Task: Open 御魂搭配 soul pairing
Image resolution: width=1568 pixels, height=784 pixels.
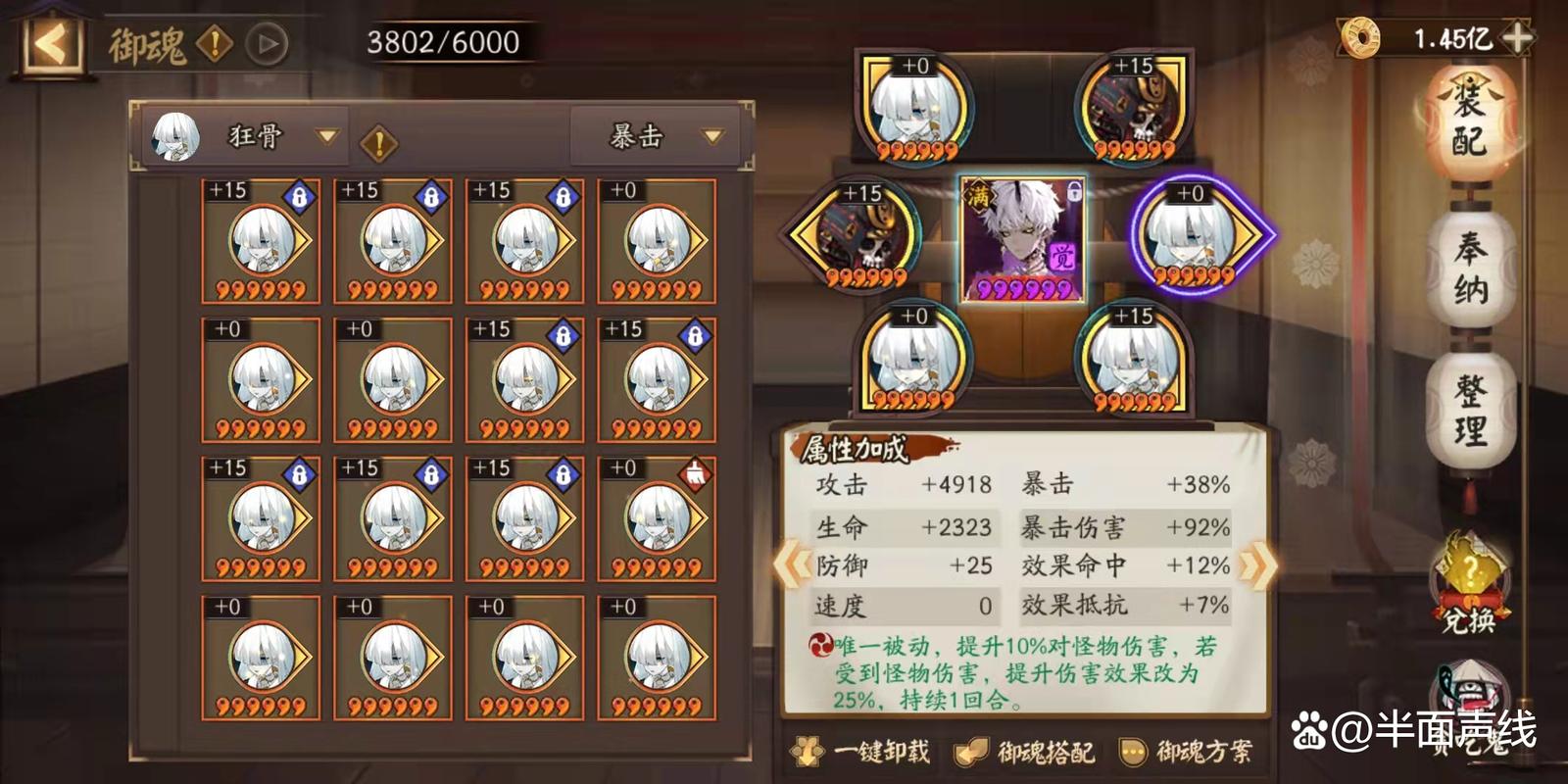Action: pyautogui.click(x=1026, y=752)
